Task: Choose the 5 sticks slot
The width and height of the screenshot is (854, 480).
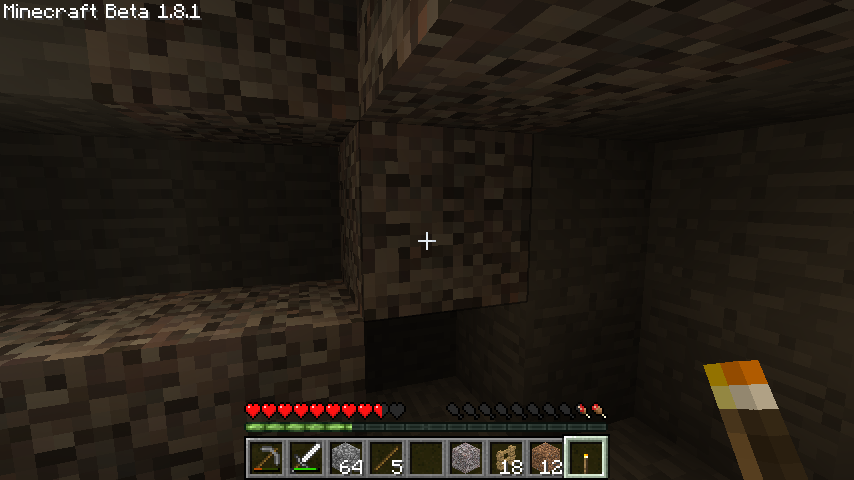Action: tap(386, 458)
